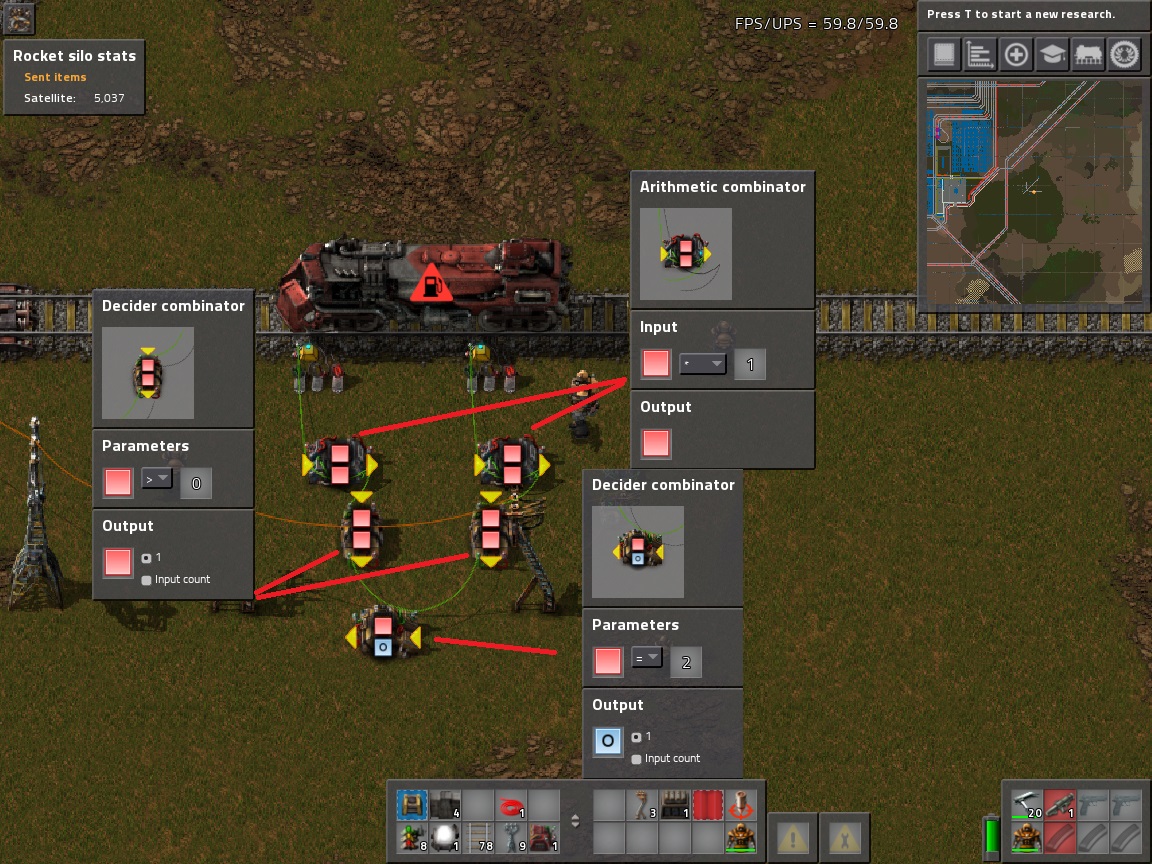Choose Input count in the equals-2 decider panel
This screenshot has height=864, width=1152.
tap(637, 759)
